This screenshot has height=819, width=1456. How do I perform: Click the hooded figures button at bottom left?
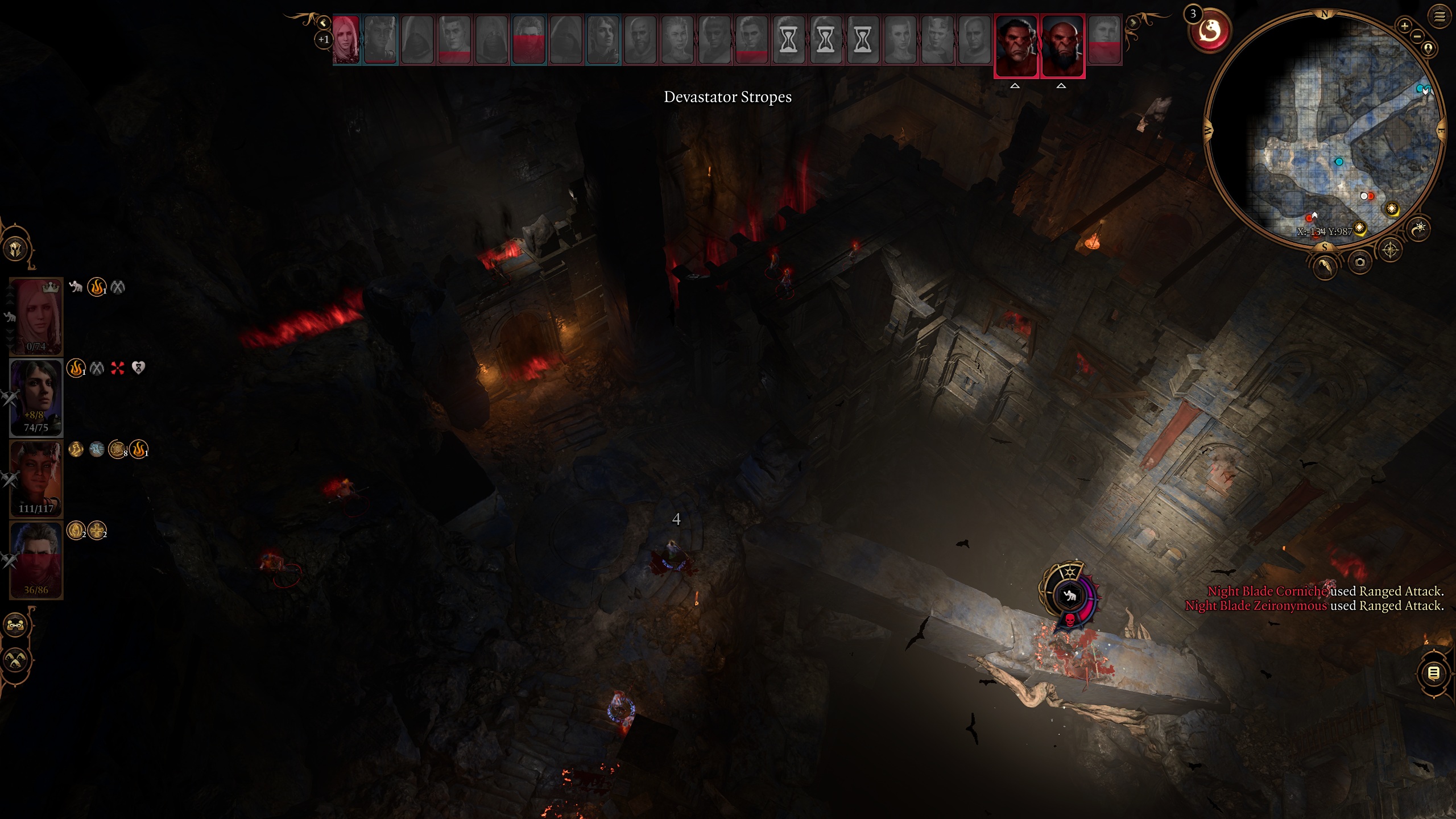coord(15,660)
